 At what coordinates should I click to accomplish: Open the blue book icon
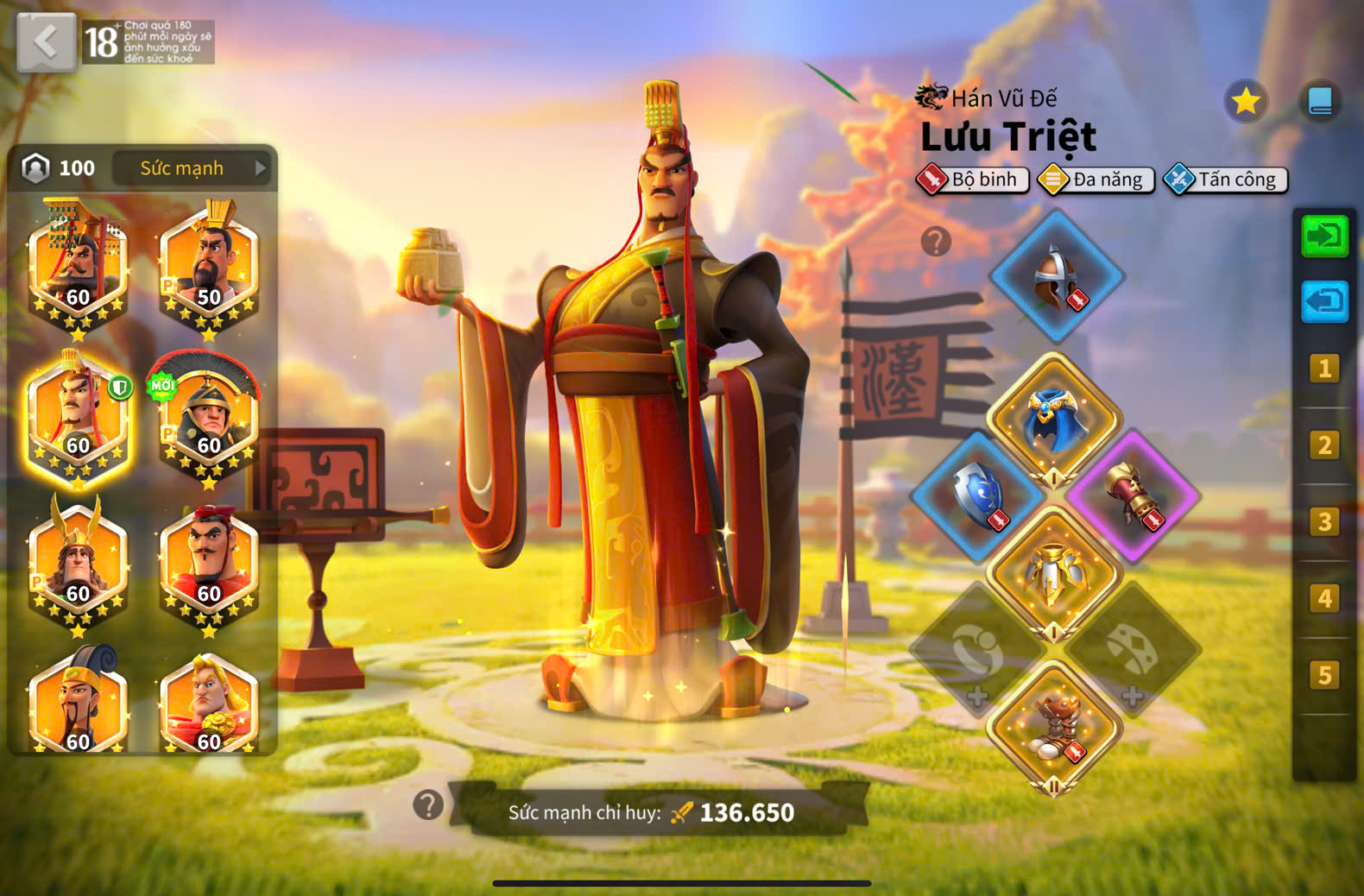pos(1320,102)
